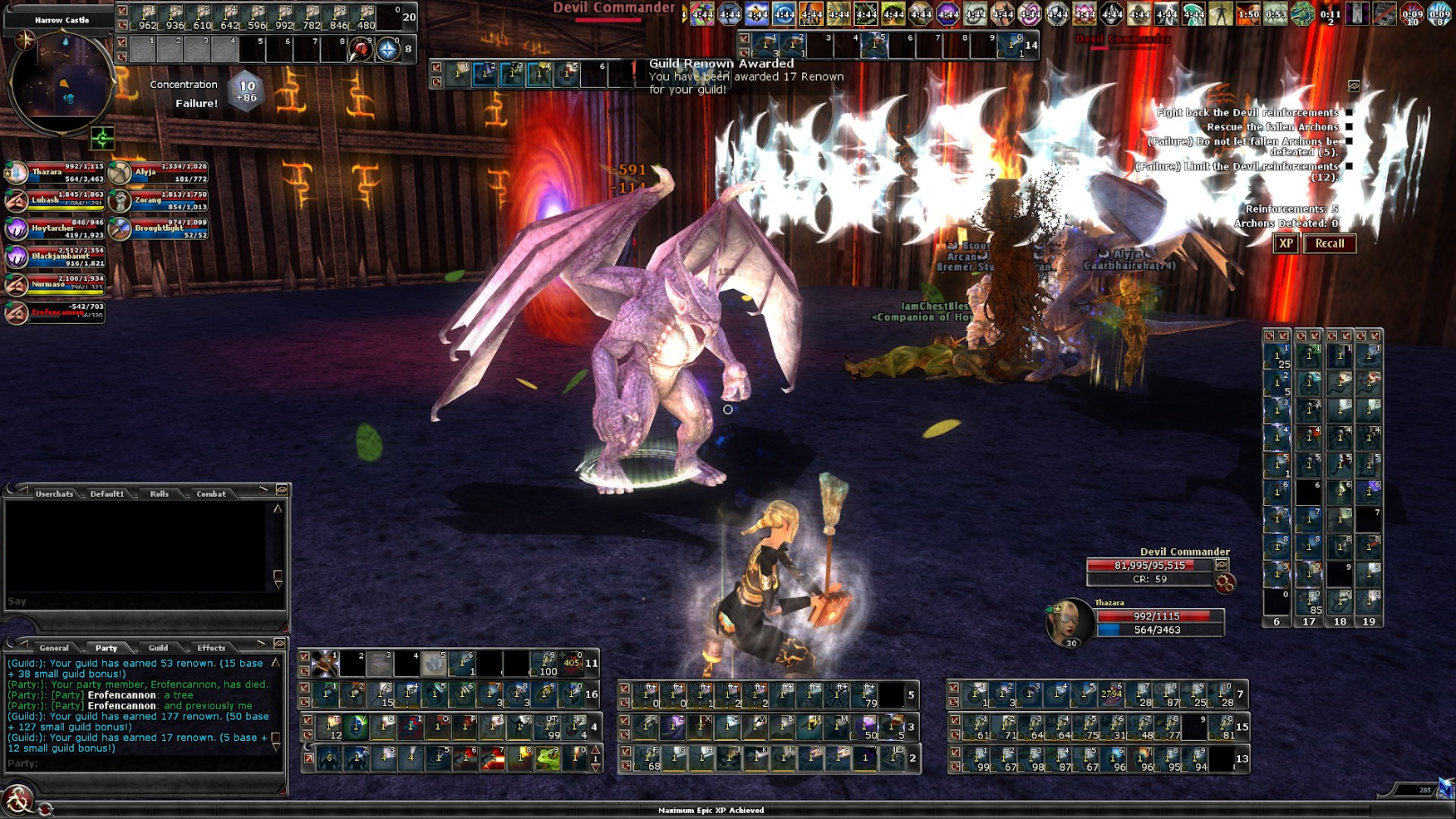Click the Recall button
This screenshot has height=819, width=1456.
tap(1330, 243)
